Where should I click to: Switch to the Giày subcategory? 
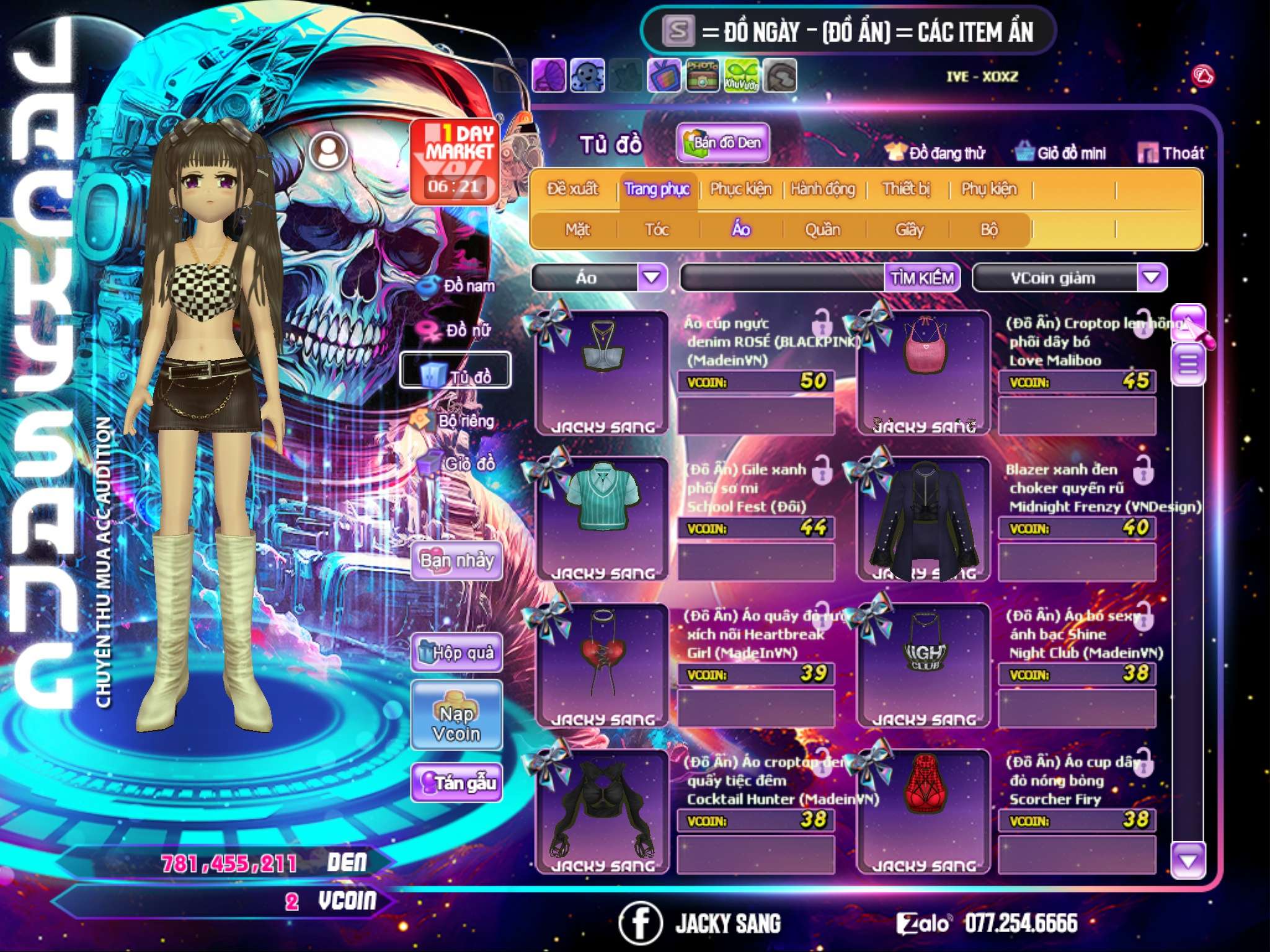(909, 230)
